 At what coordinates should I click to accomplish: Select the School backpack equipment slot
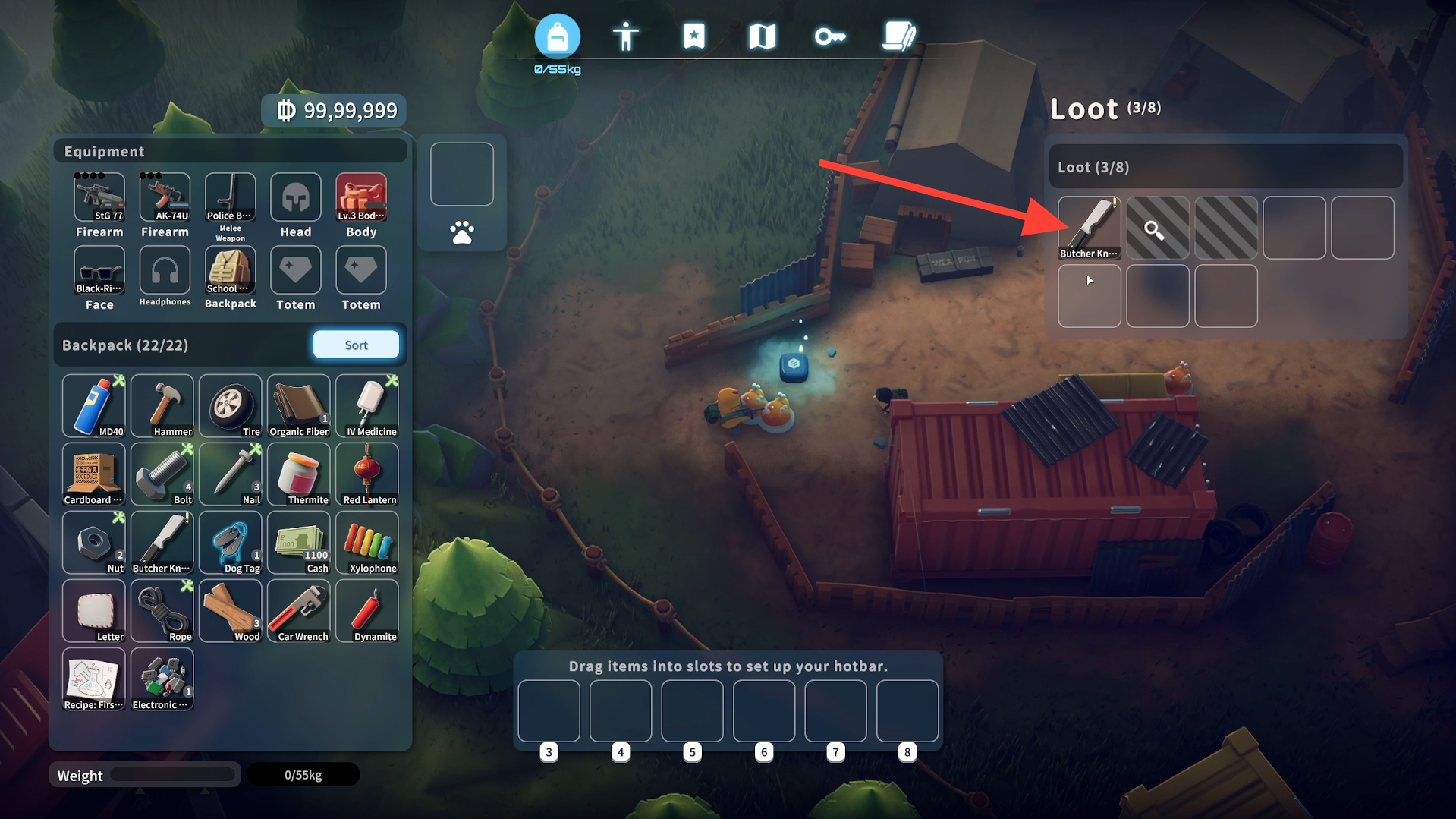point(230,270)
